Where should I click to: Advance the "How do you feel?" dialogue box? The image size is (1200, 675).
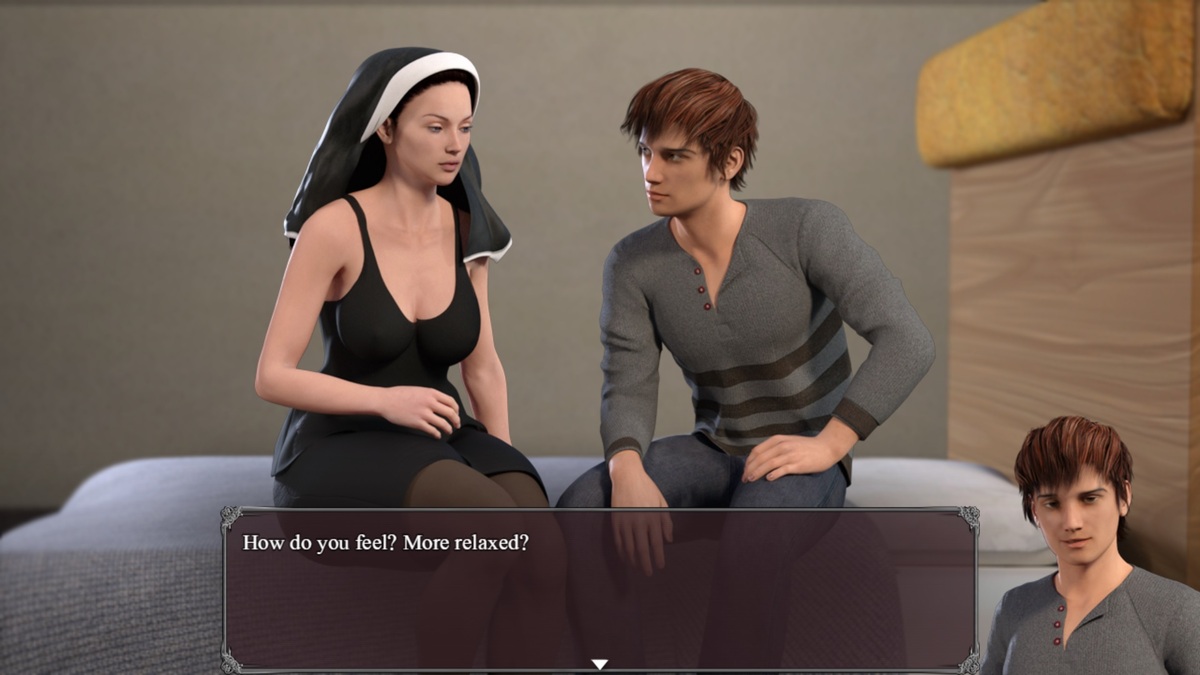(598, 590)
